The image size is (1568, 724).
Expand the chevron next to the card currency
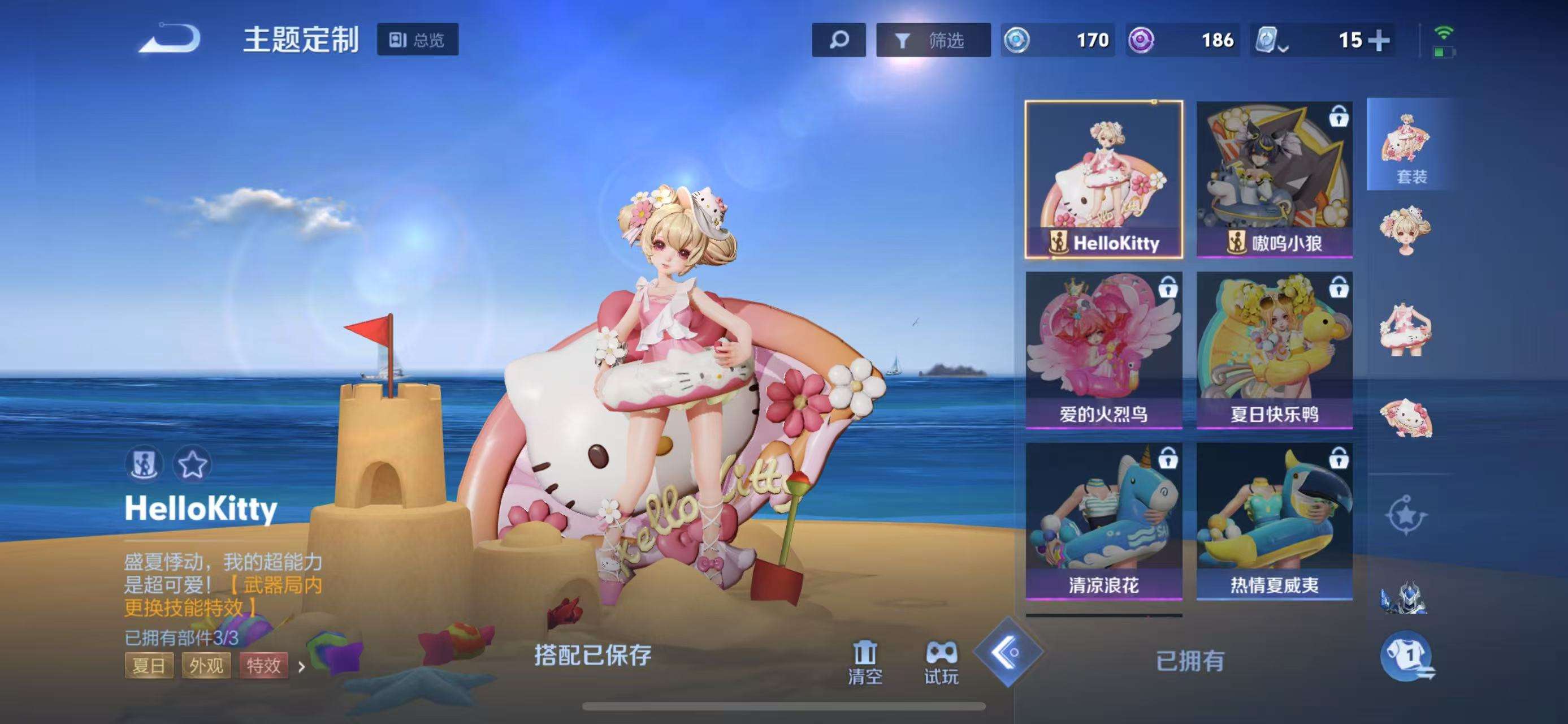[x=1283, y=49]
